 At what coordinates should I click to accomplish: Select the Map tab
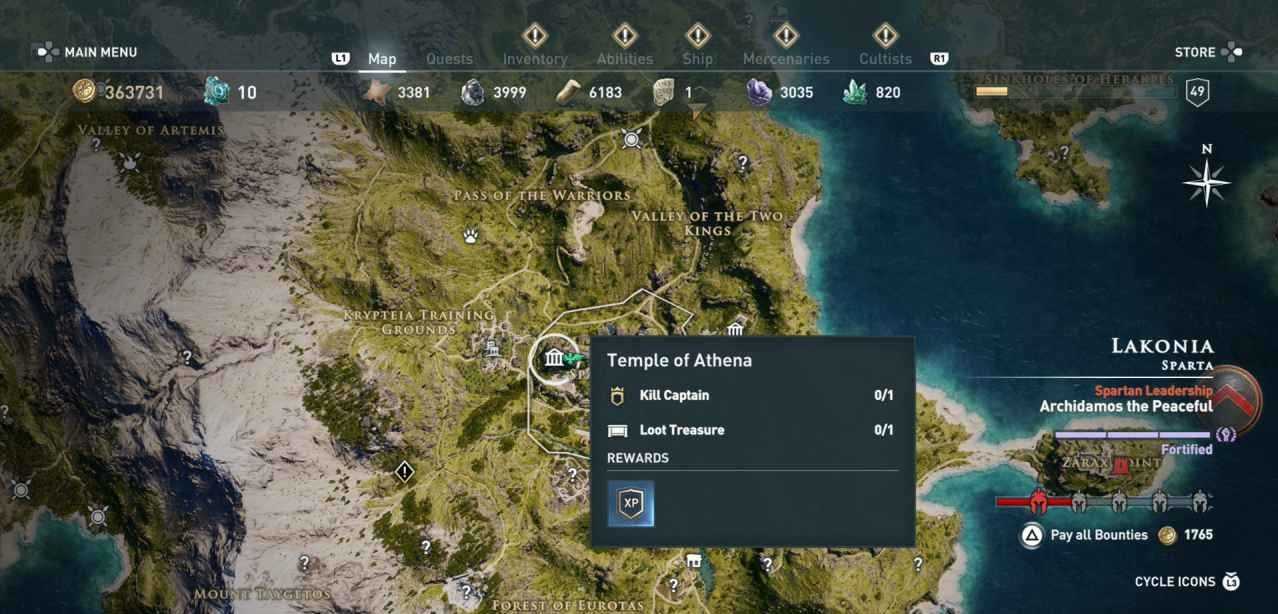pyautogui.click(x=382, y=59)
